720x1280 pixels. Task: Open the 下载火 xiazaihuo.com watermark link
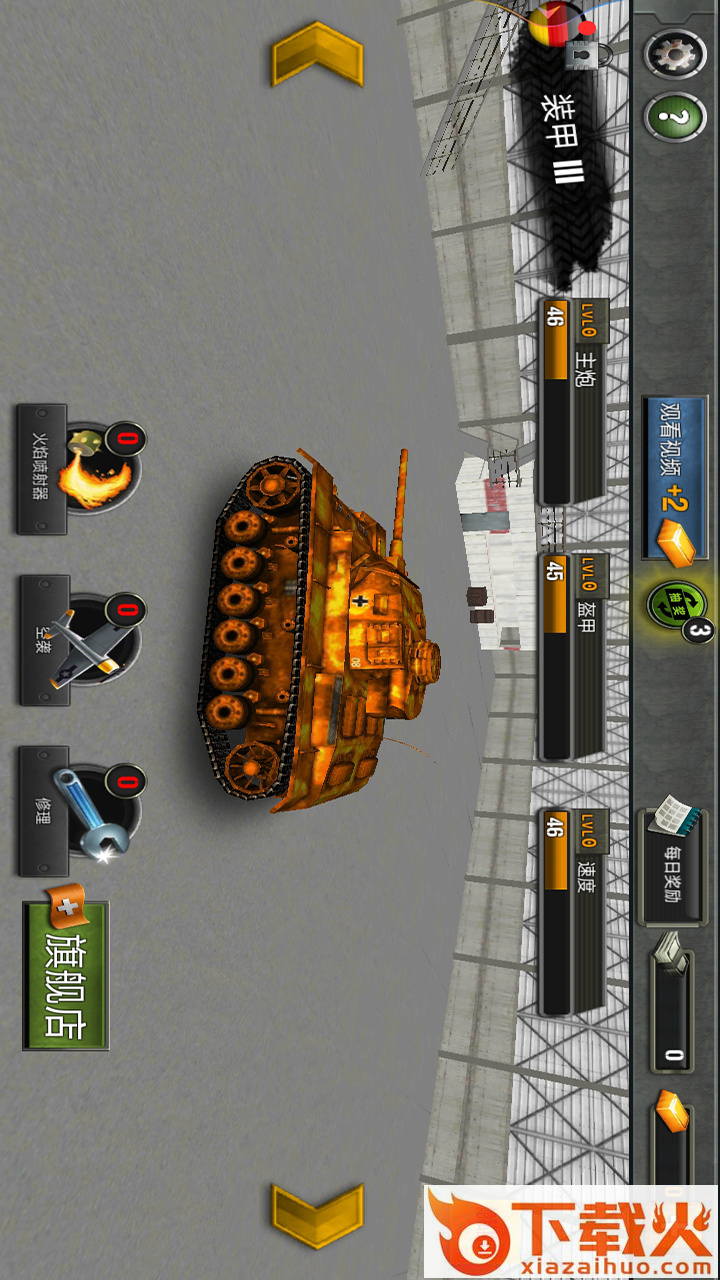tap(571, 1232)
